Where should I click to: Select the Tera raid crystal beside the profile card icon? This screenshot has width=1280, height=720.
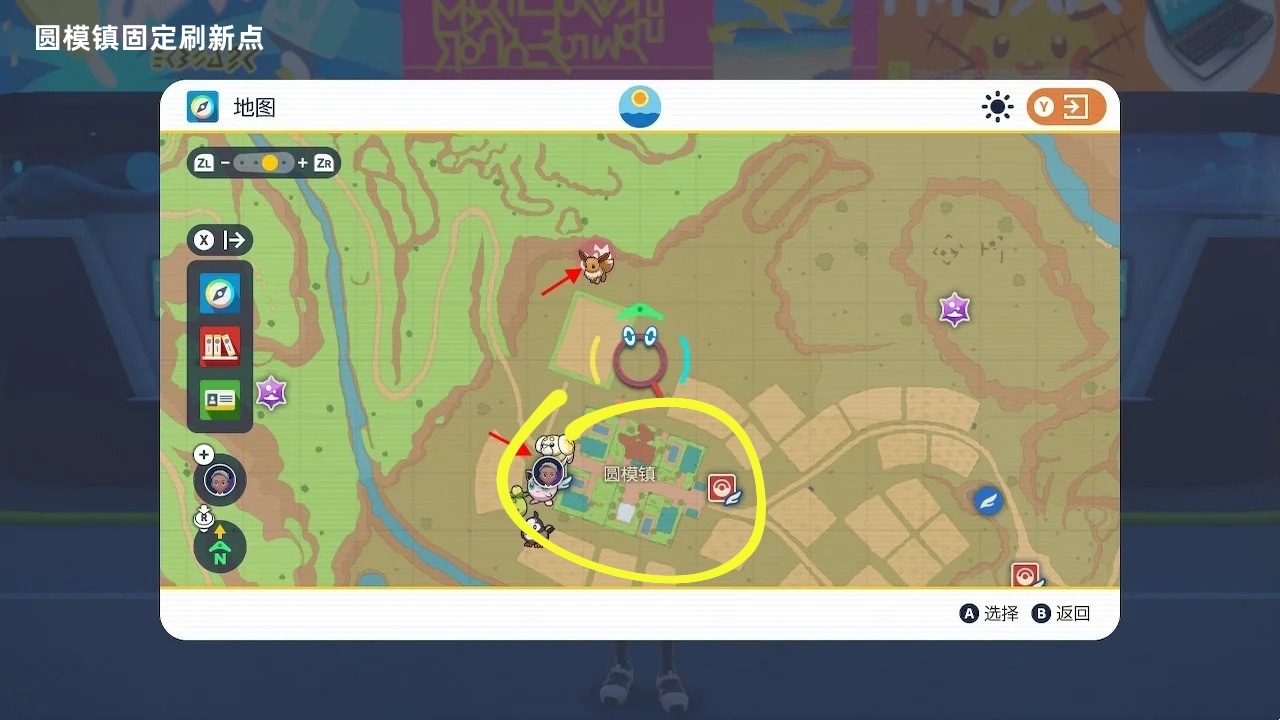tap(271, 392)
